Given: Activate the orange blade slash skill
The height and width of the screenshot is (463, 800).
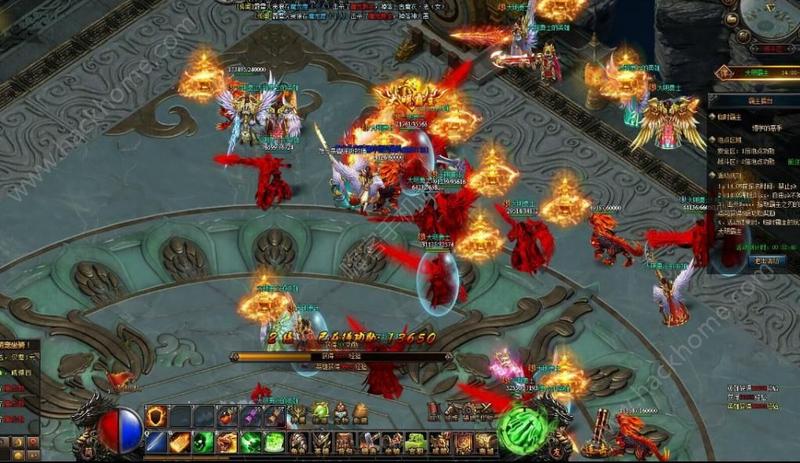Looking at the screenshot, I should click(x=179, y=441).
